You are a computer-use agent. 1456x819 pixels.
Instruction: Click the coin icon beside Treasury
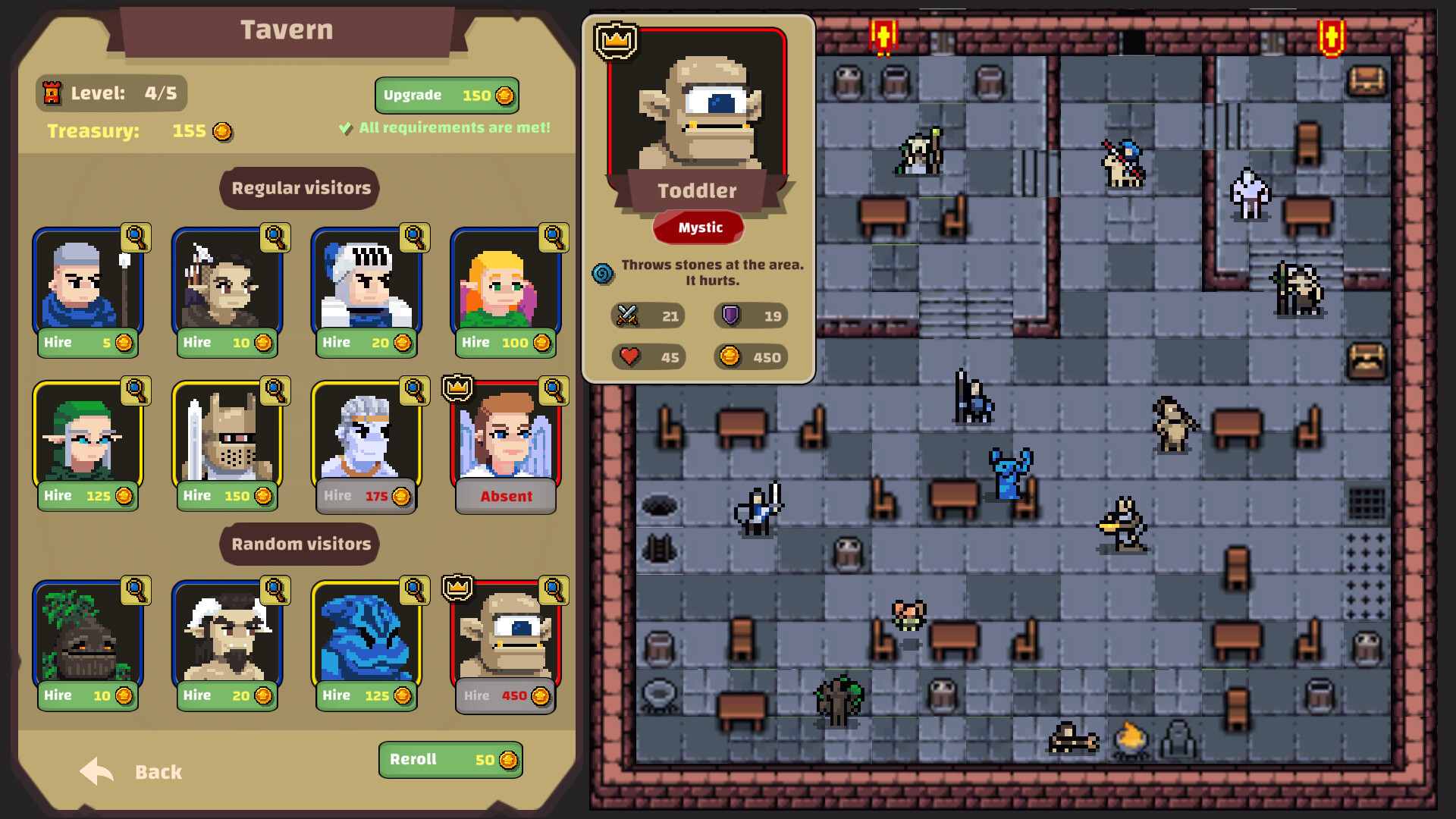coord(220,130)
